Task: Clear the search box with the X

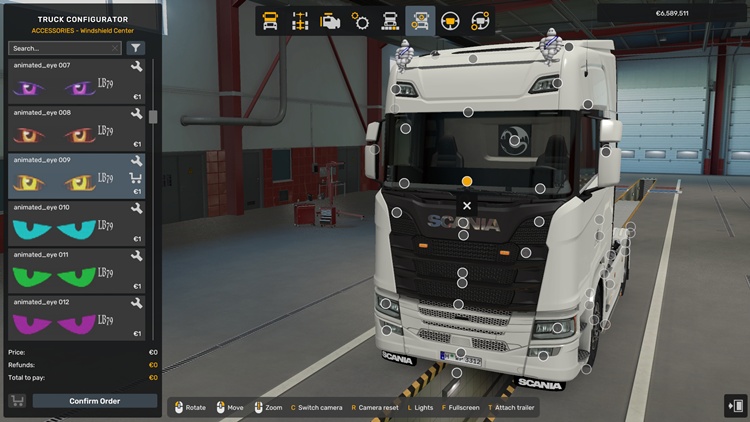Action: [115, 48]
